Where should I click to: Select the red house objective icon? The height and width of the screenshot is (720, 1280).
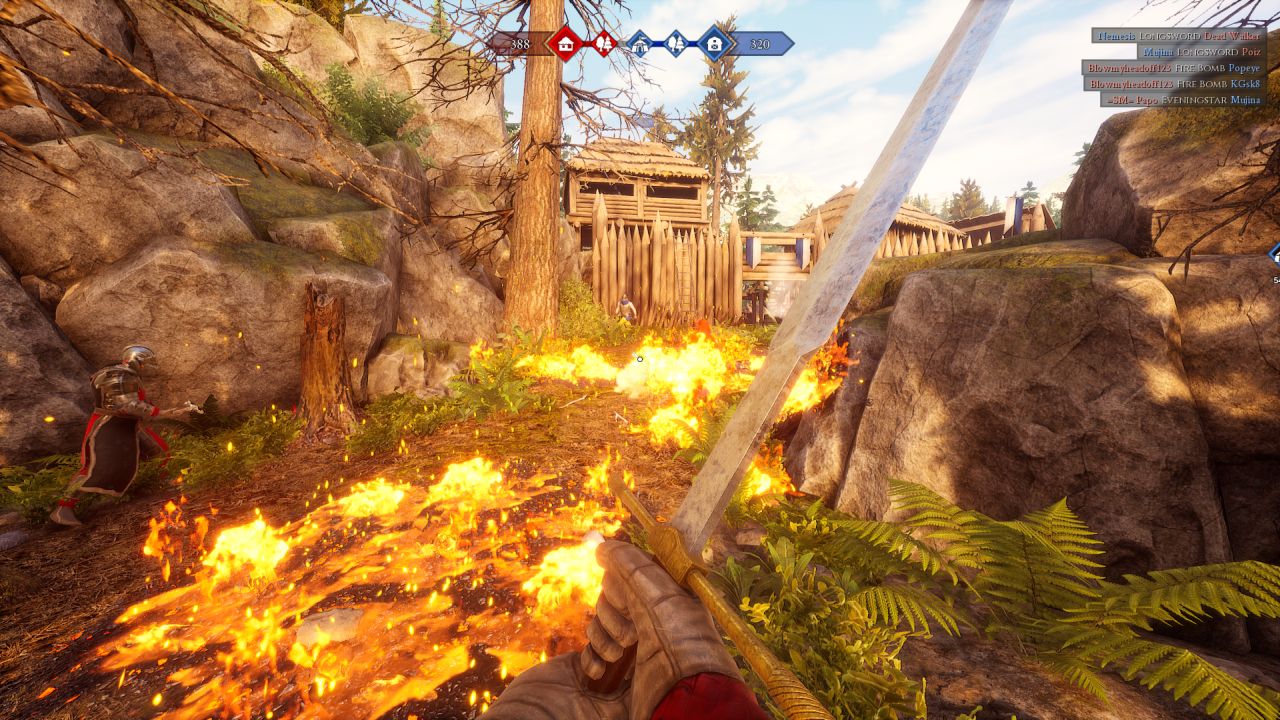coord(565,43)
